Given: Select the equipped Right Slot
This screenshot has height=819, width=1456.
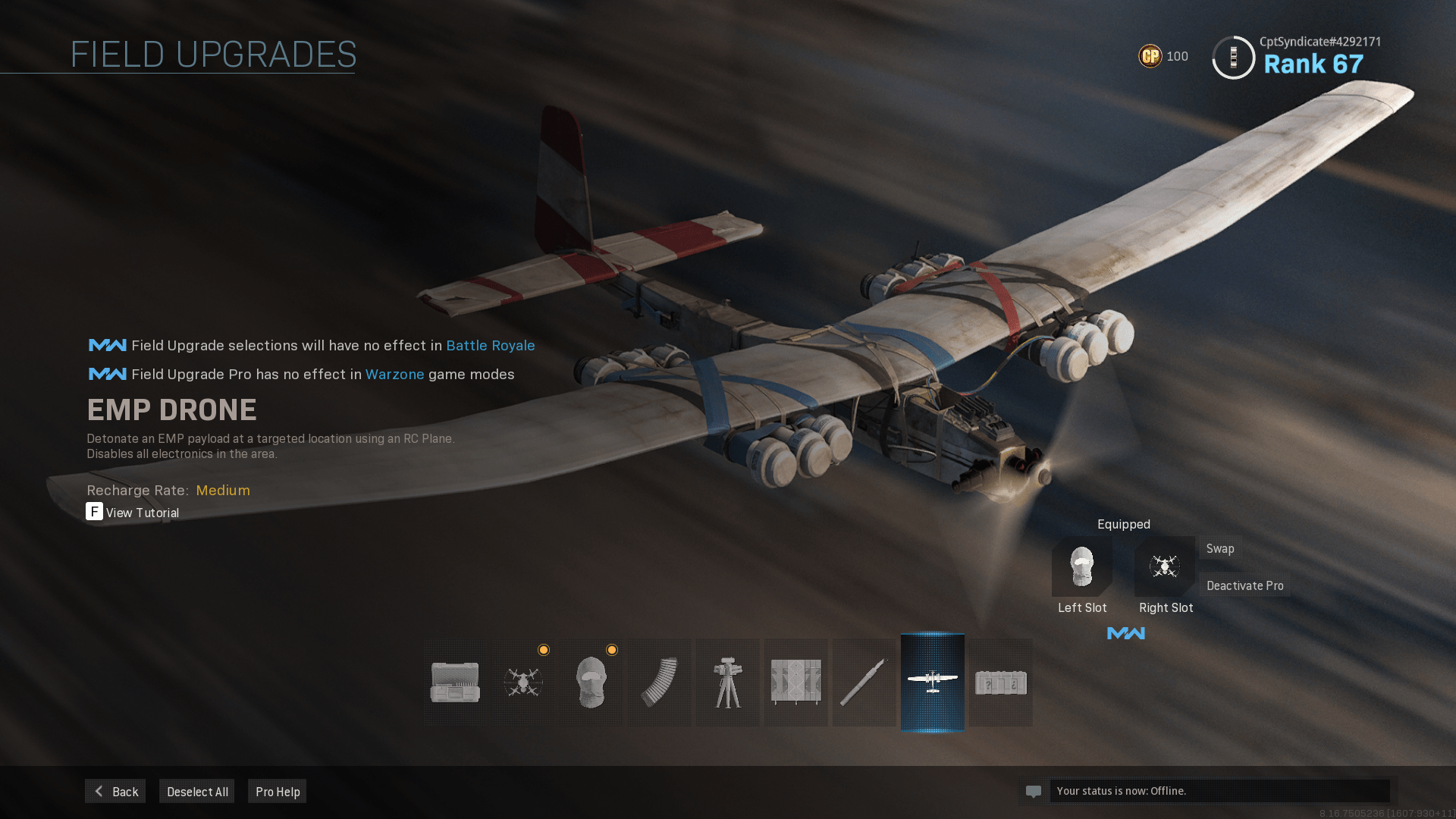Looking at the screenshot, I should pos(1165,566).
